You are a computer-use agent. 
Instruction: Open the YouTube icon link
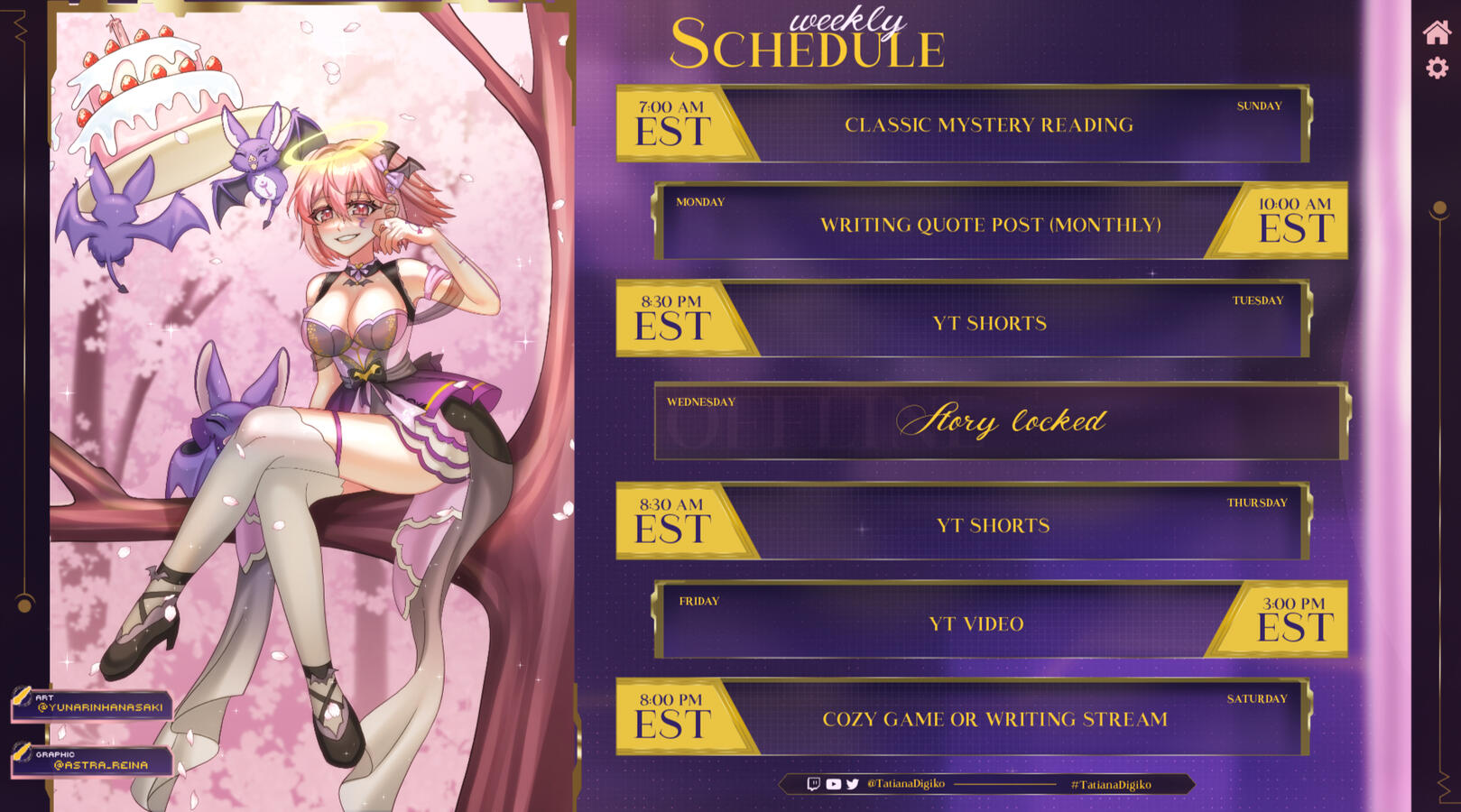[833, 784]
